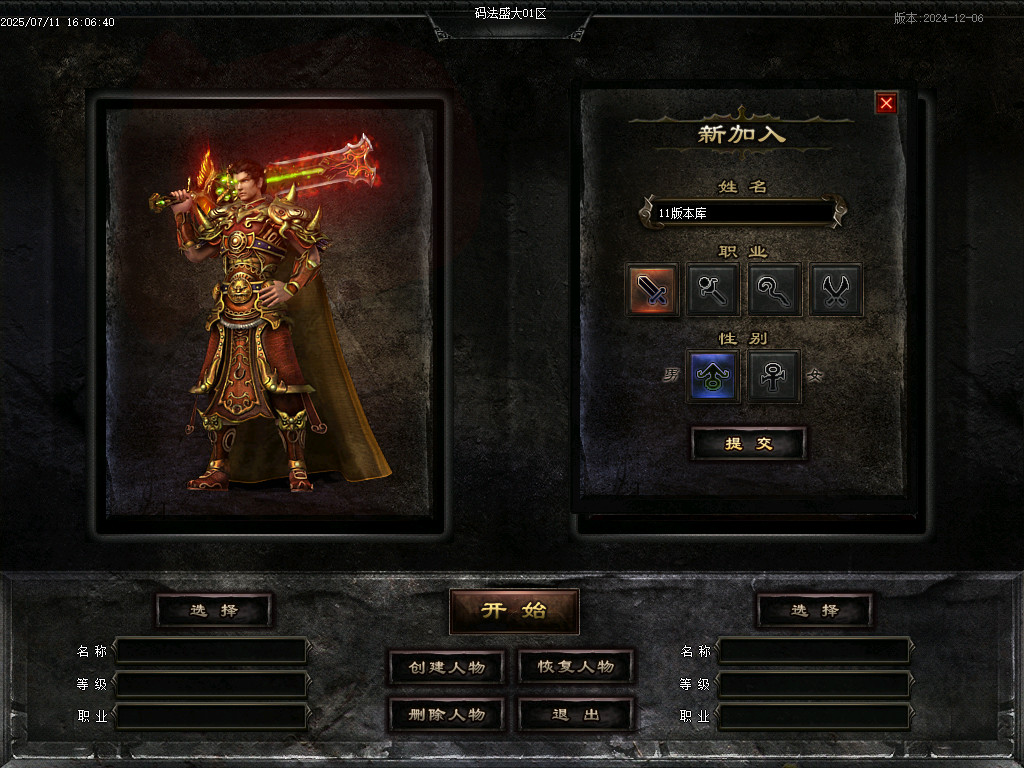Pick the taoist class swirl icon
Image resolution: width=1024 pixels, height=768 pixels.
pyautogui.click(x=774, y=290)
